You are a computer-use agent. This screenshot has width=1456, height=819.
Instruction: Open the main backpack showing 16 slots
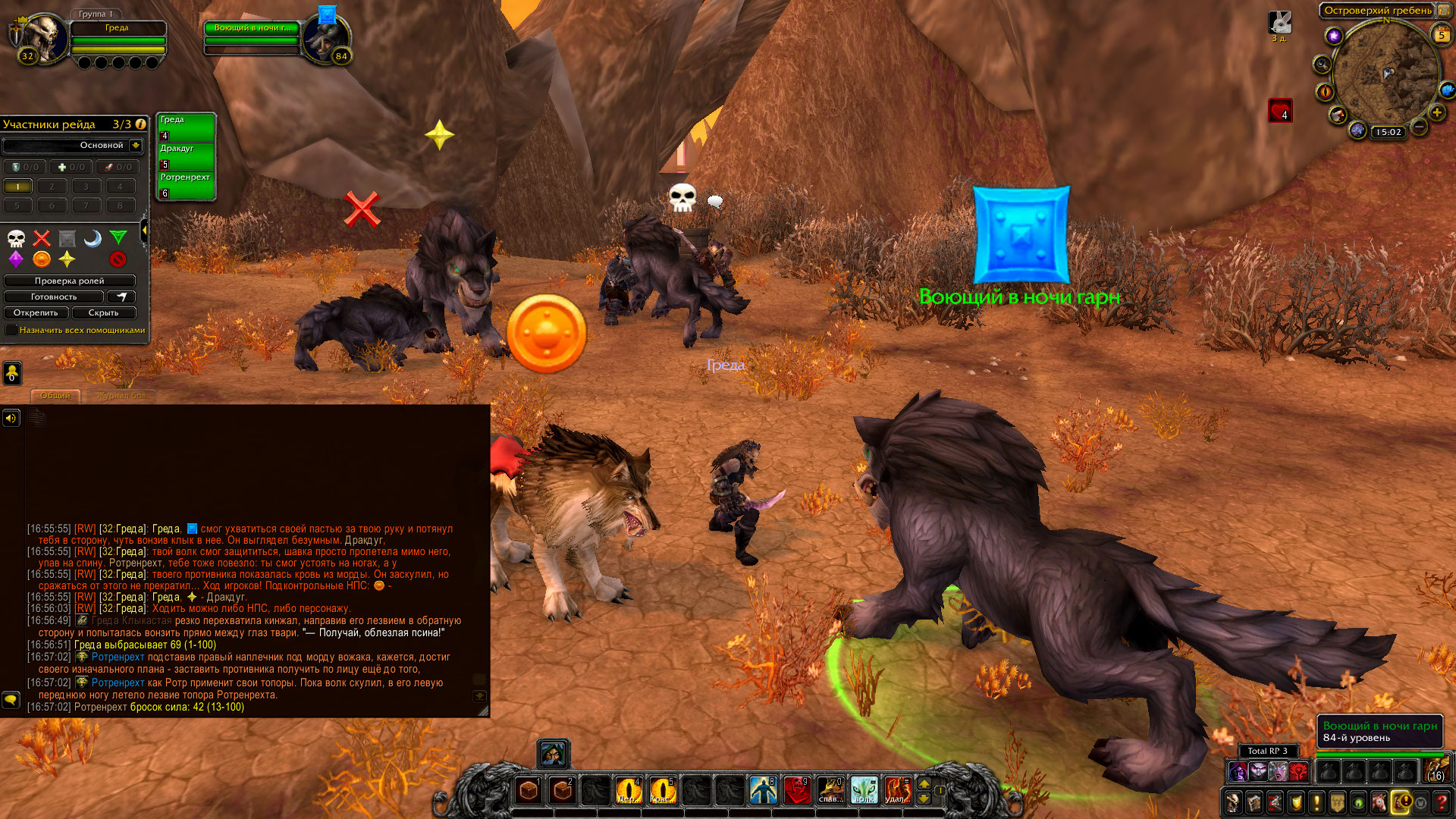(1437, 771)
